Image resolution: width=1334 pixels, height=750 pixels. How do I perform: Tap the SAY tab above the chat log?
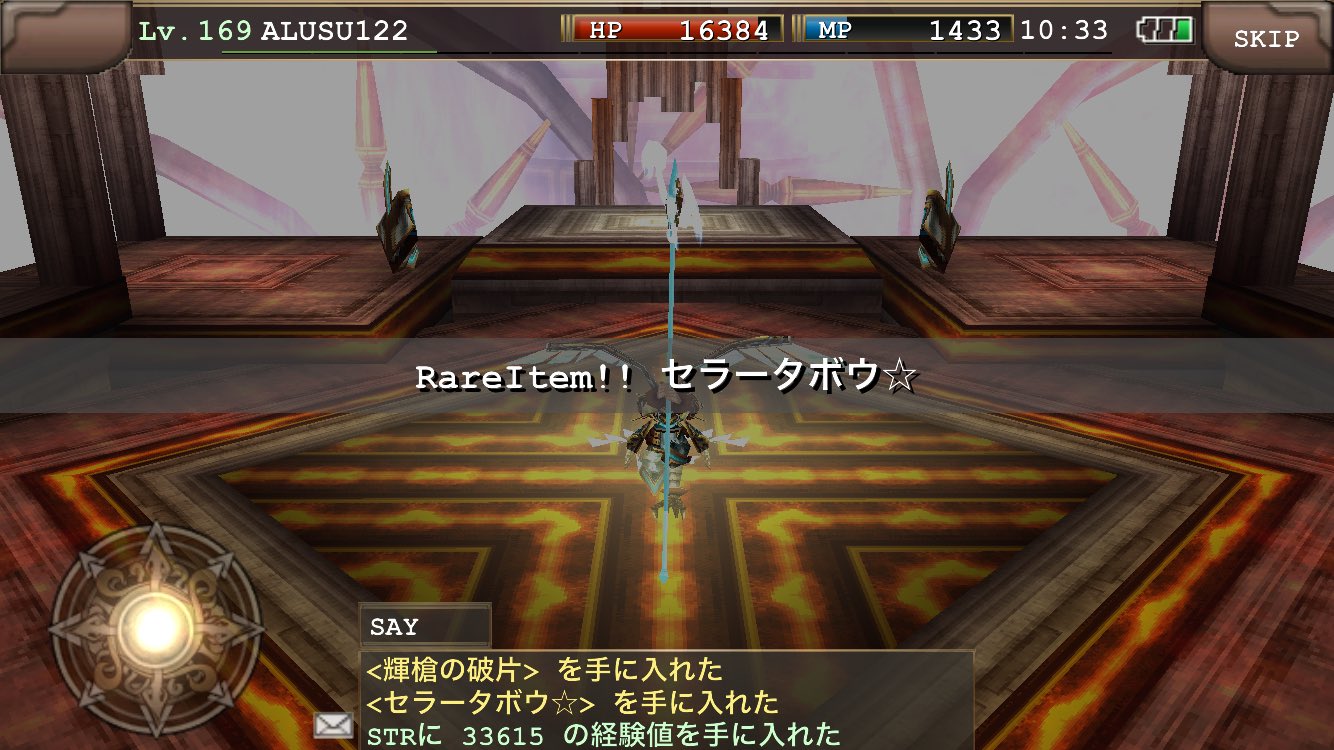[424, 626]
